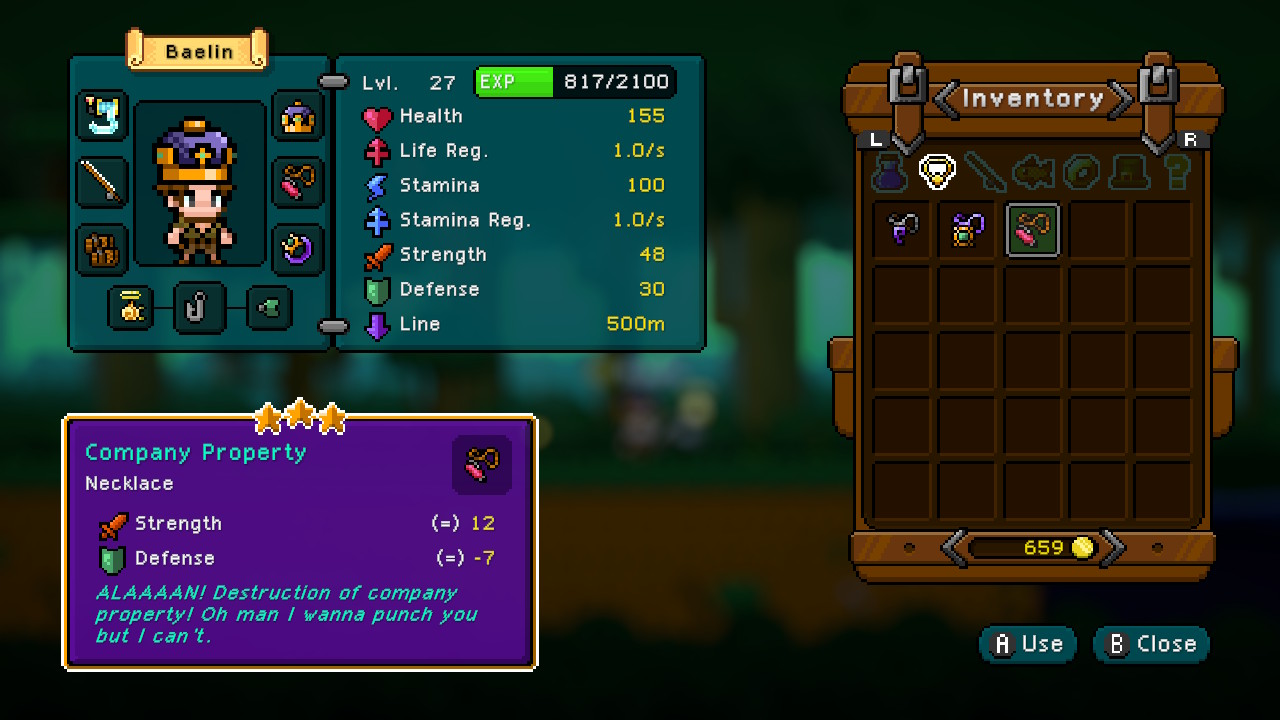
Task: Open the question mark miscellaneous category
Action: click(x=1177, y=170)
